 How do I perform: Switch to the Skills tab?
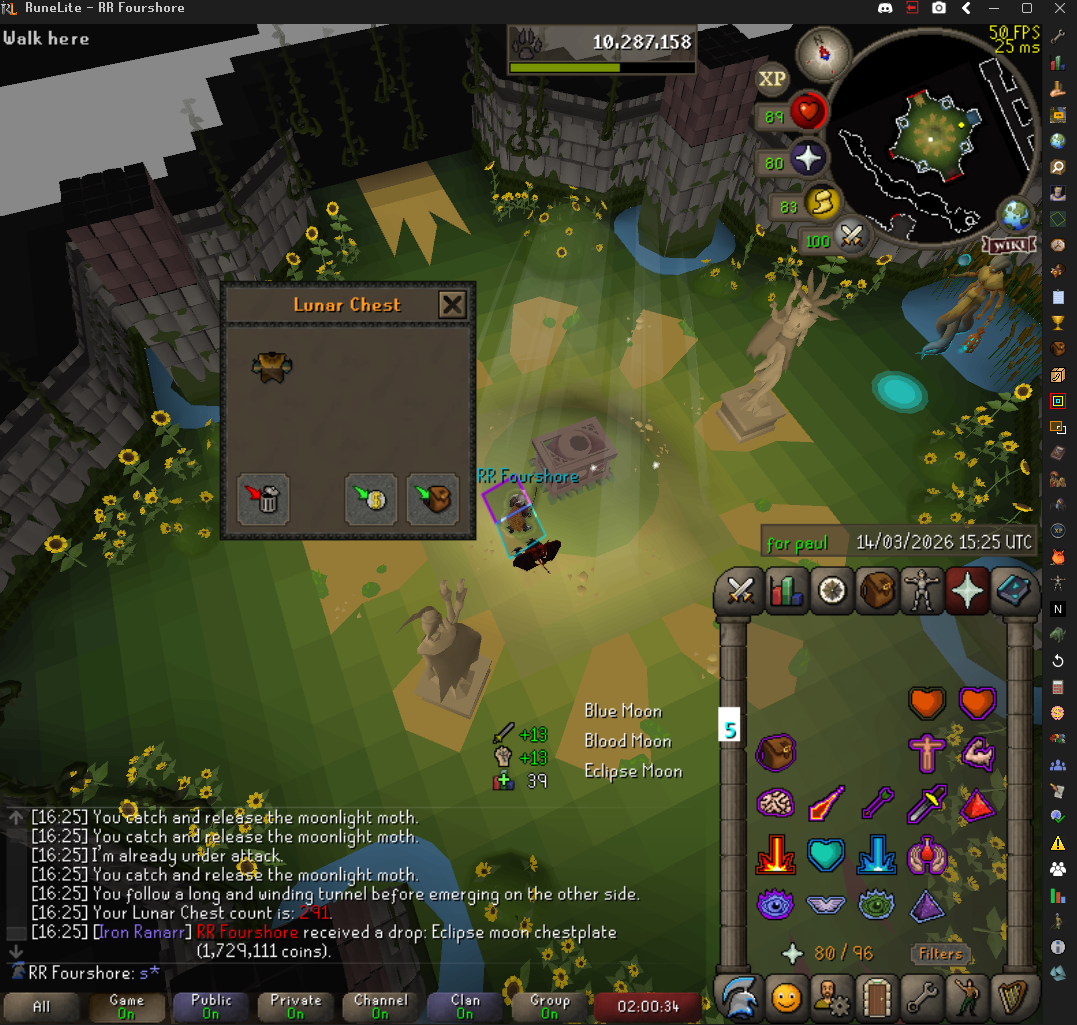tap(786, 591)
